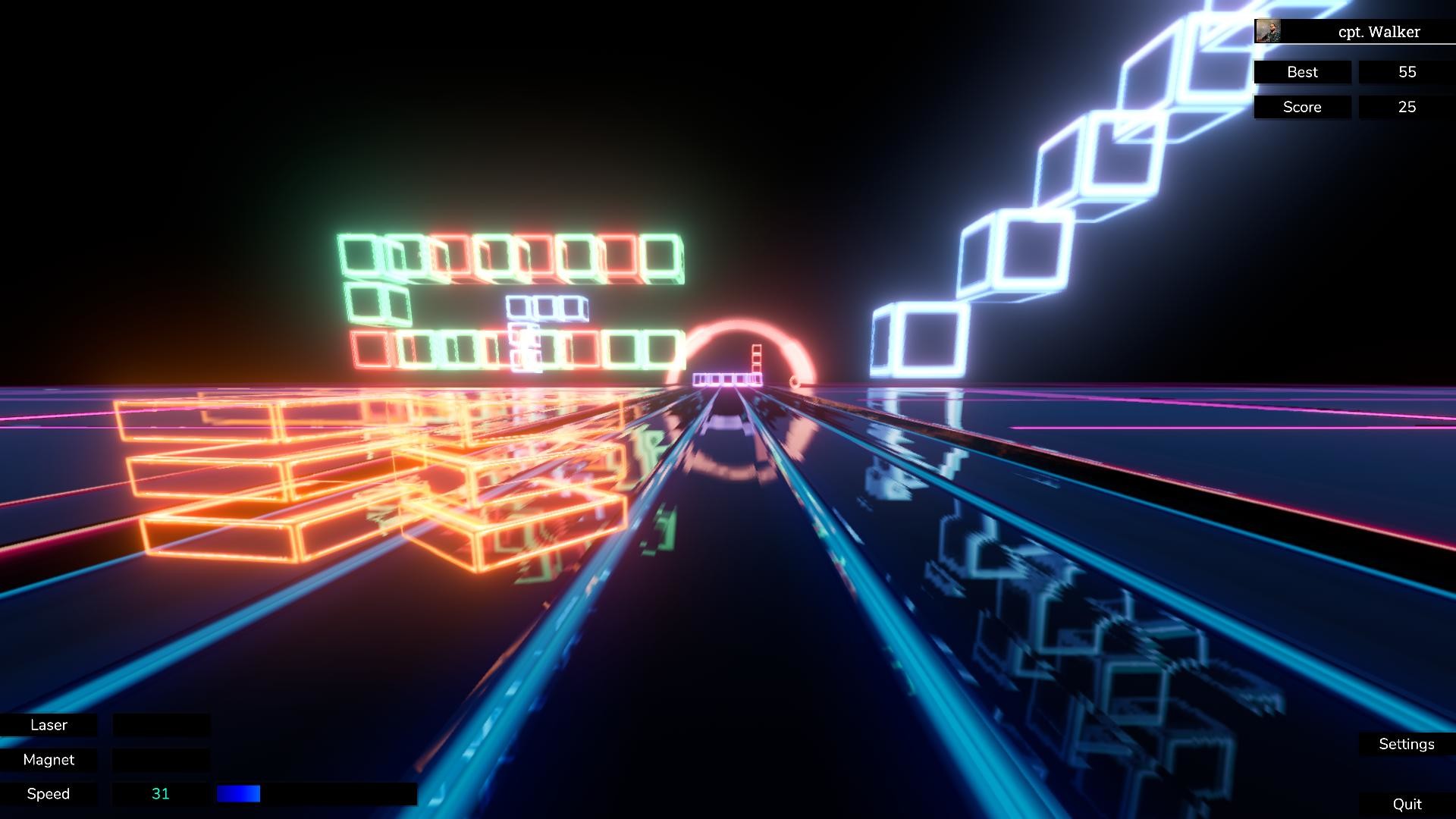Toggle the empty Laser charge bar
Screen dimensions: 1456x819
coord(160,725)
